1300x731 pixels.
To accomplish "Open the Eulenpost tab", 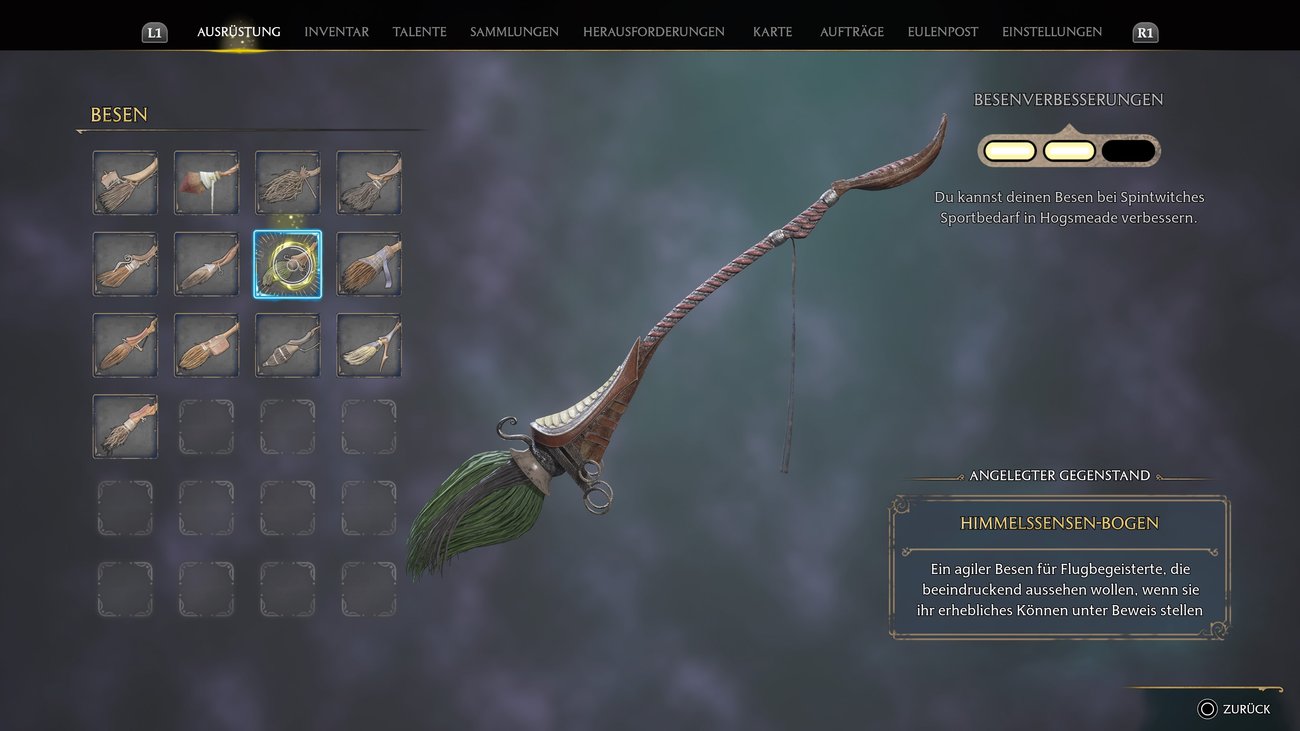I will (x=942, y=32).
